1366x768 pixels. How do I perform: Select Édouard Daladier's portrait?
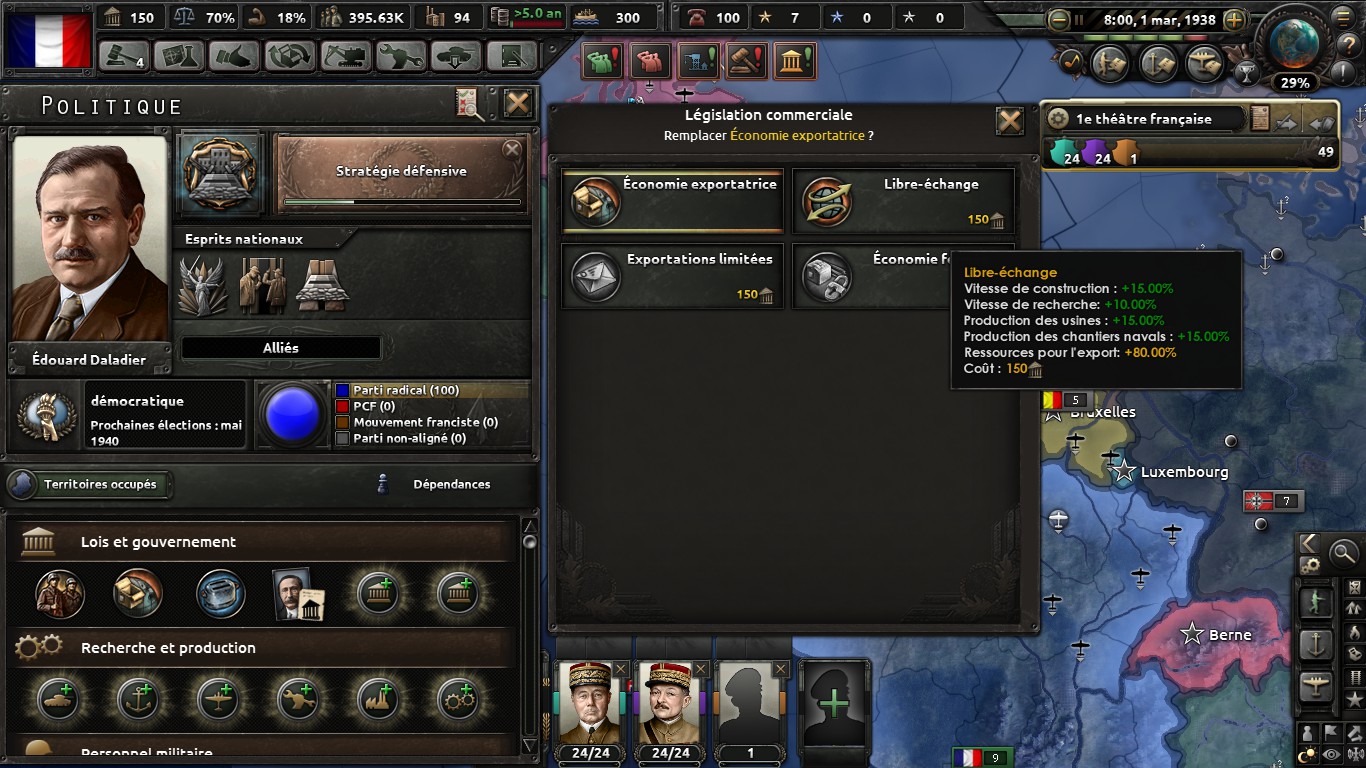point(90,240)
